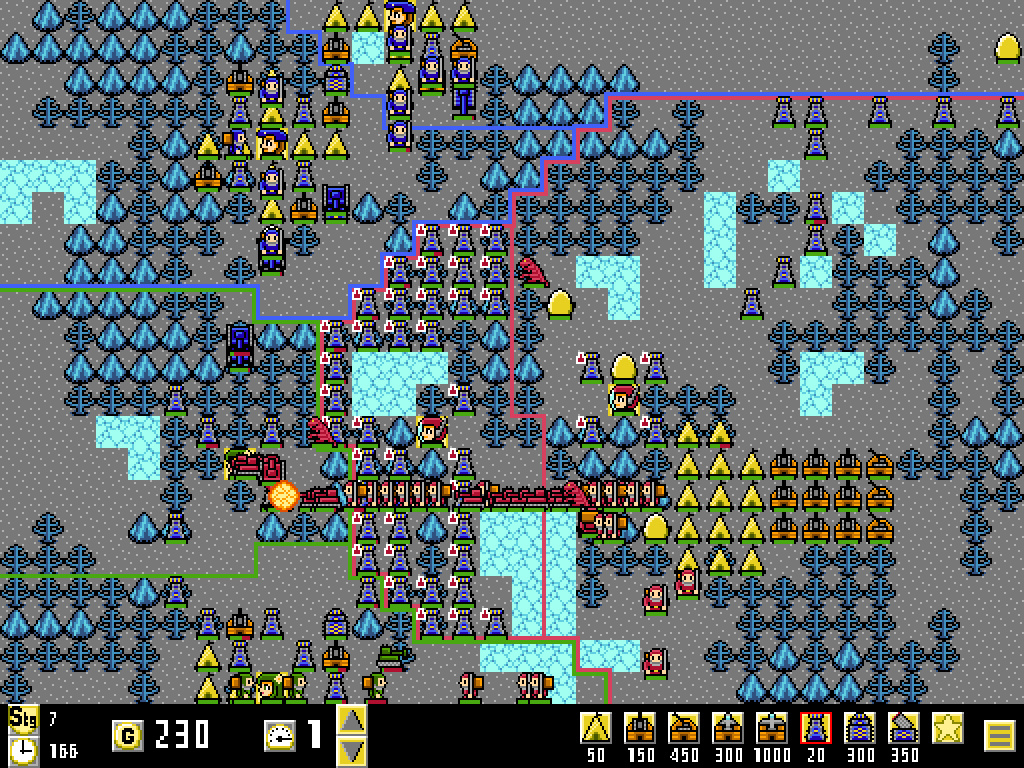
Task: Choose the blue building costing 350
Action: point(904,728)
